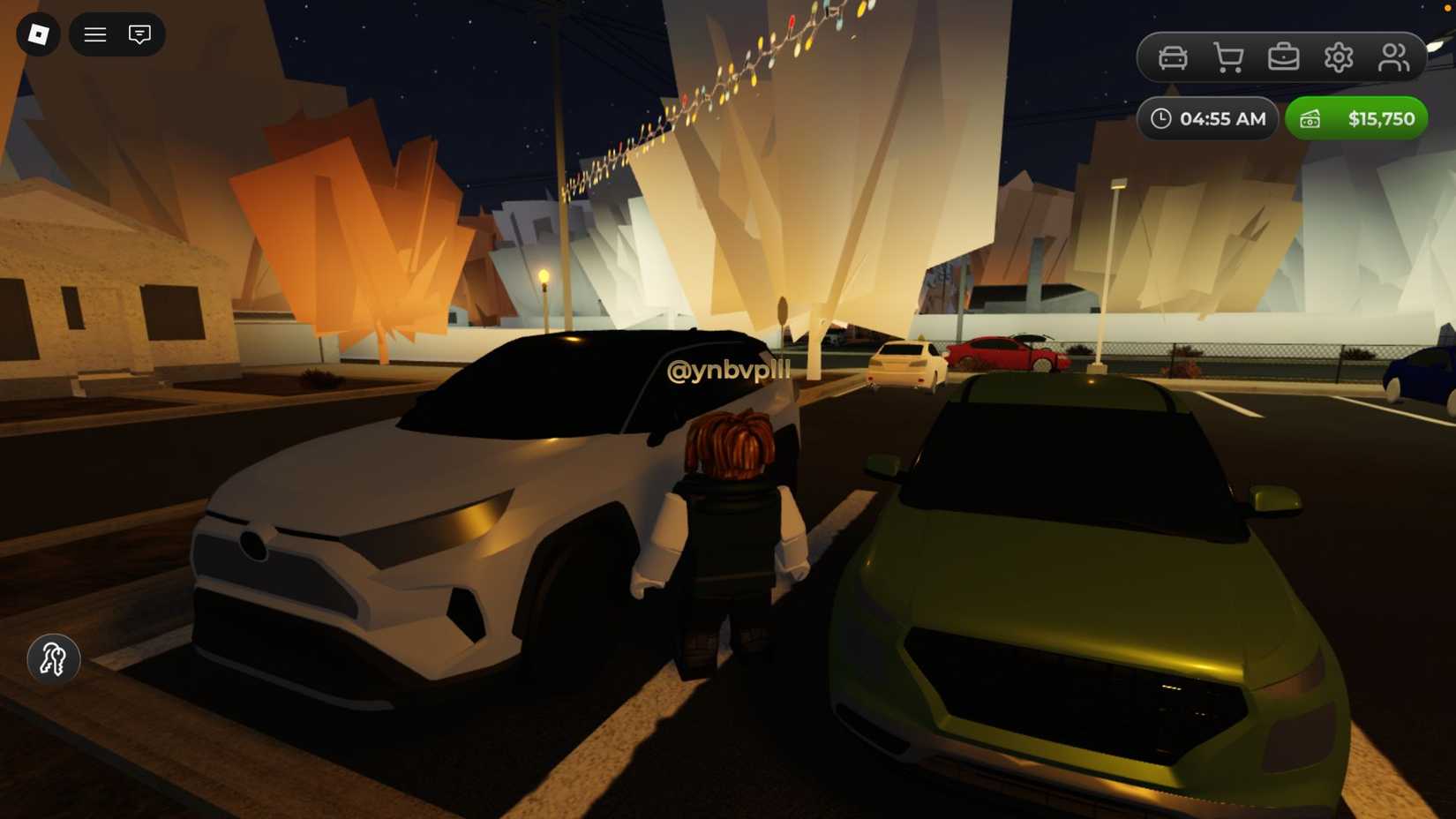Select the @ynbvplll username tag

coord(729,372)
